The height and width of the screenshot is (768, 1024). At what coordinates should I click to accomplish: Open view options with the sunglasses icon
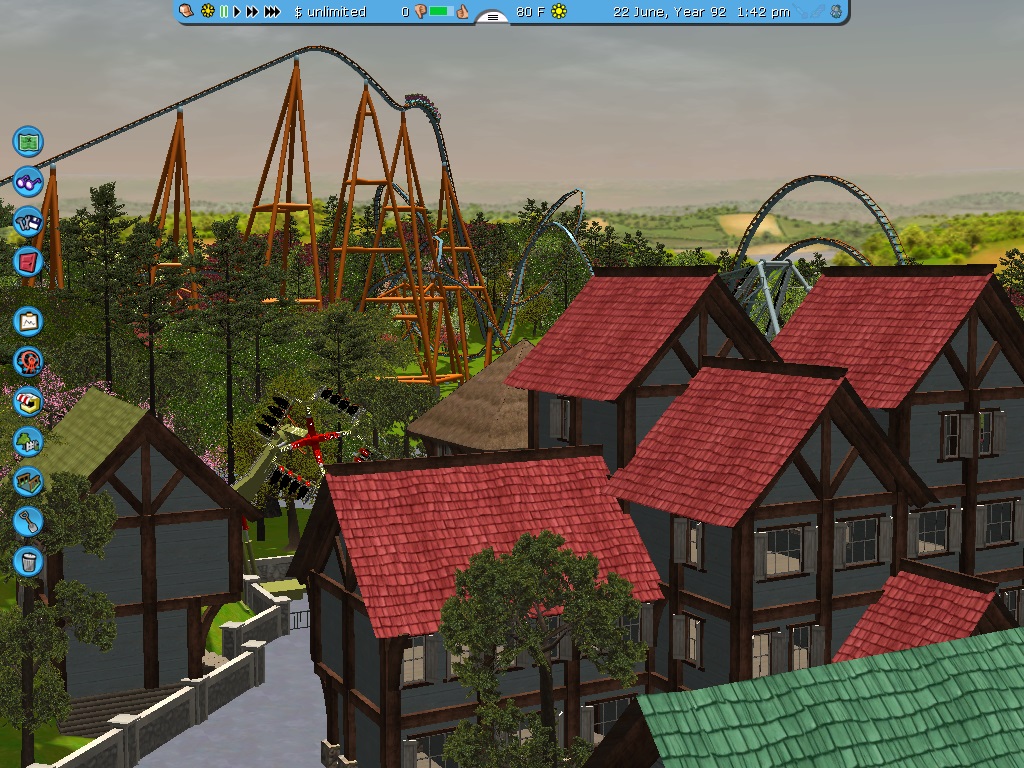click(28, 181)
